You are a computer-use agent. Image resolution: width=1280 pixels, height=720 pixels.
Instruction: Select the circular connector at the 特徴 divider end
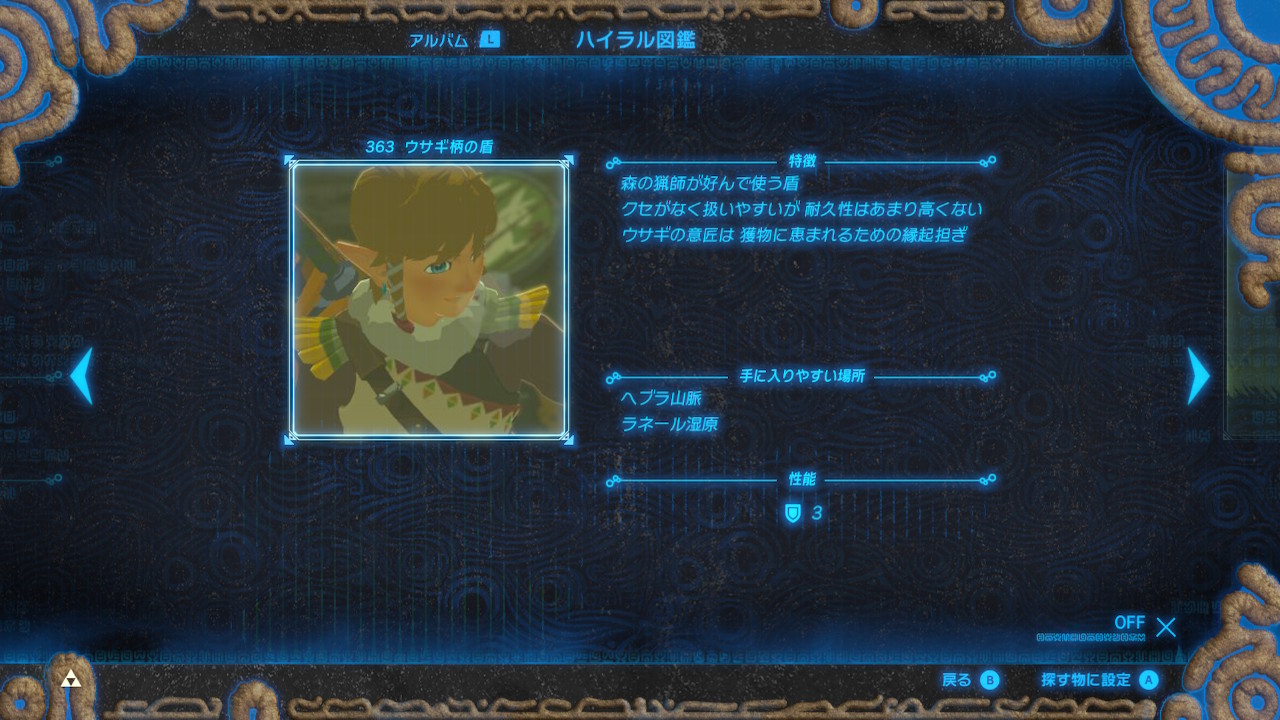[x=992, y=158]
